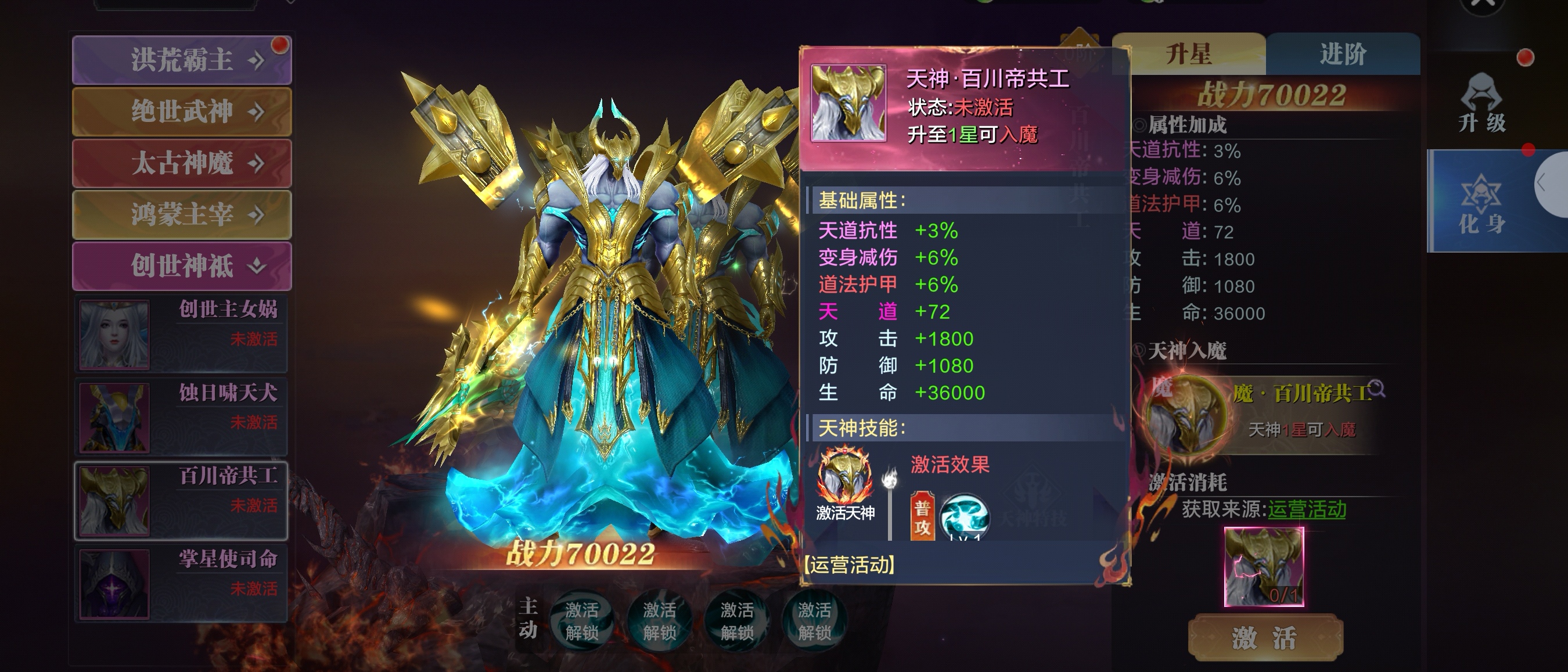Select 创世主女娲 from the list
The height and width of the screenshot is (672, 1568).
[181, 334]
